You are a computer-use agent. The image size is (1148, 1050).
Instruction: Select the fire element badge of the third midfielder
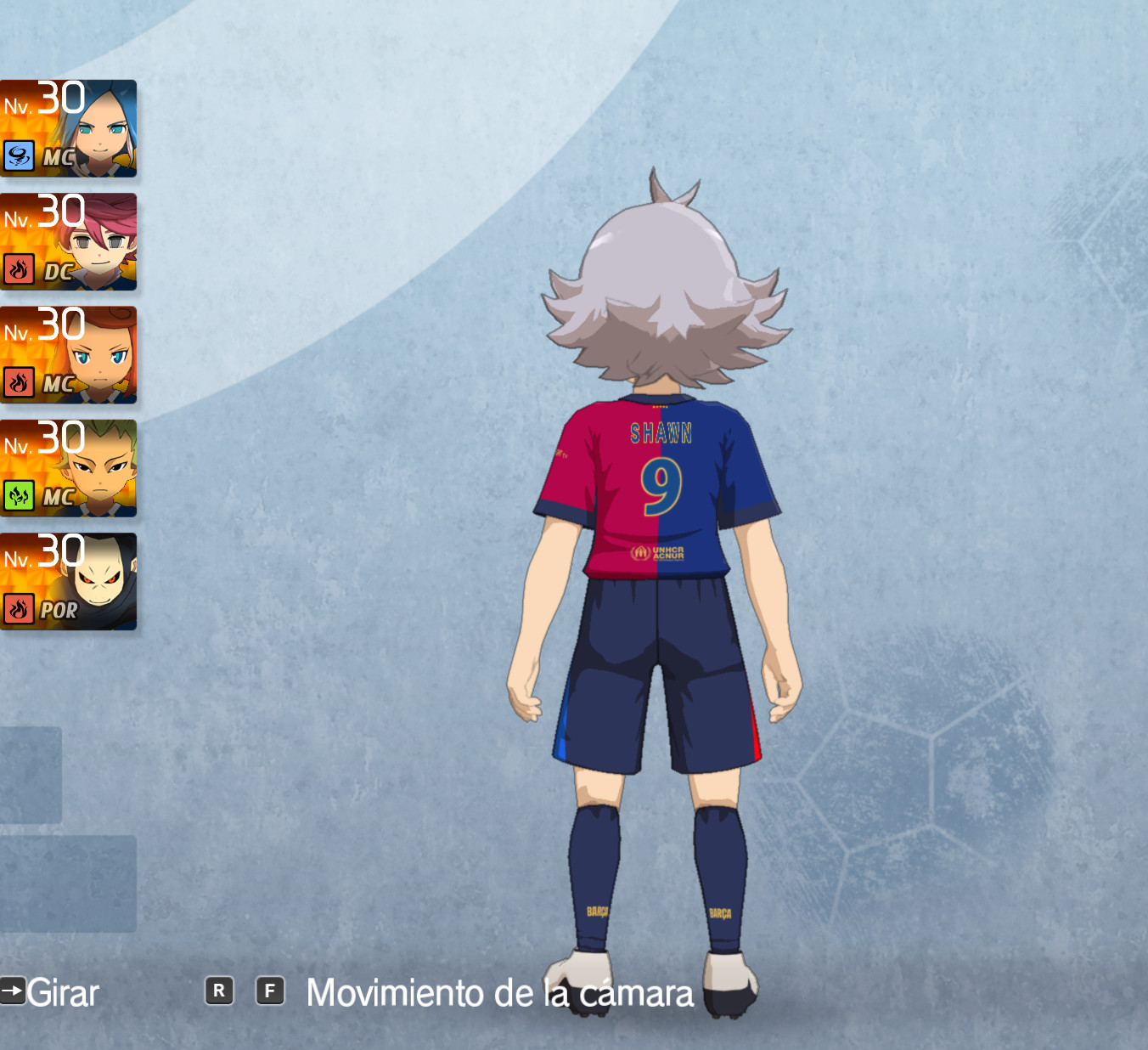tap(19, 384)
